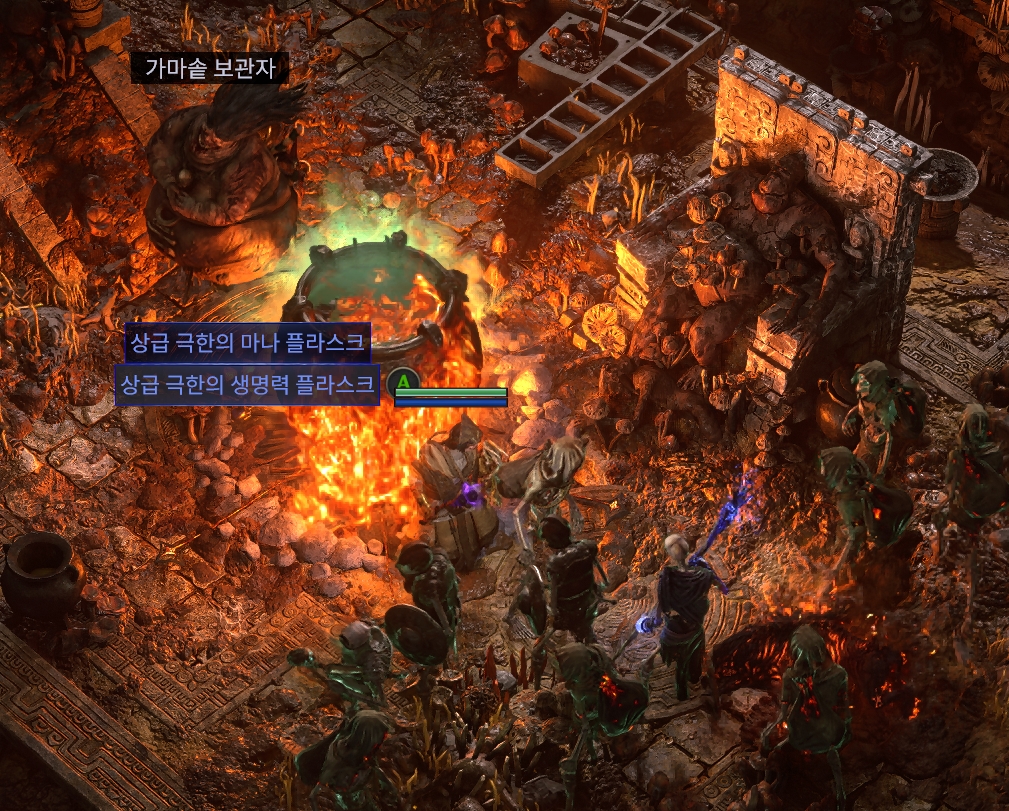Pick up the 상급 극한의 생명력 플라스크 label
This screenshot has width=1009, height=811.
point(248,384)
